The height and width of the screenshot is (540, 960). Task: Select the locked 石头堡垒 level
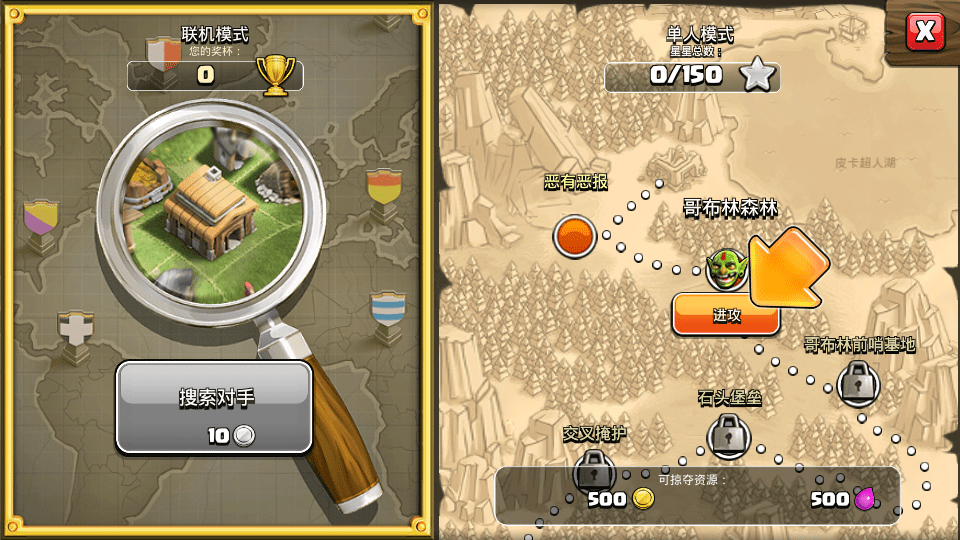(x=728, y=435)
